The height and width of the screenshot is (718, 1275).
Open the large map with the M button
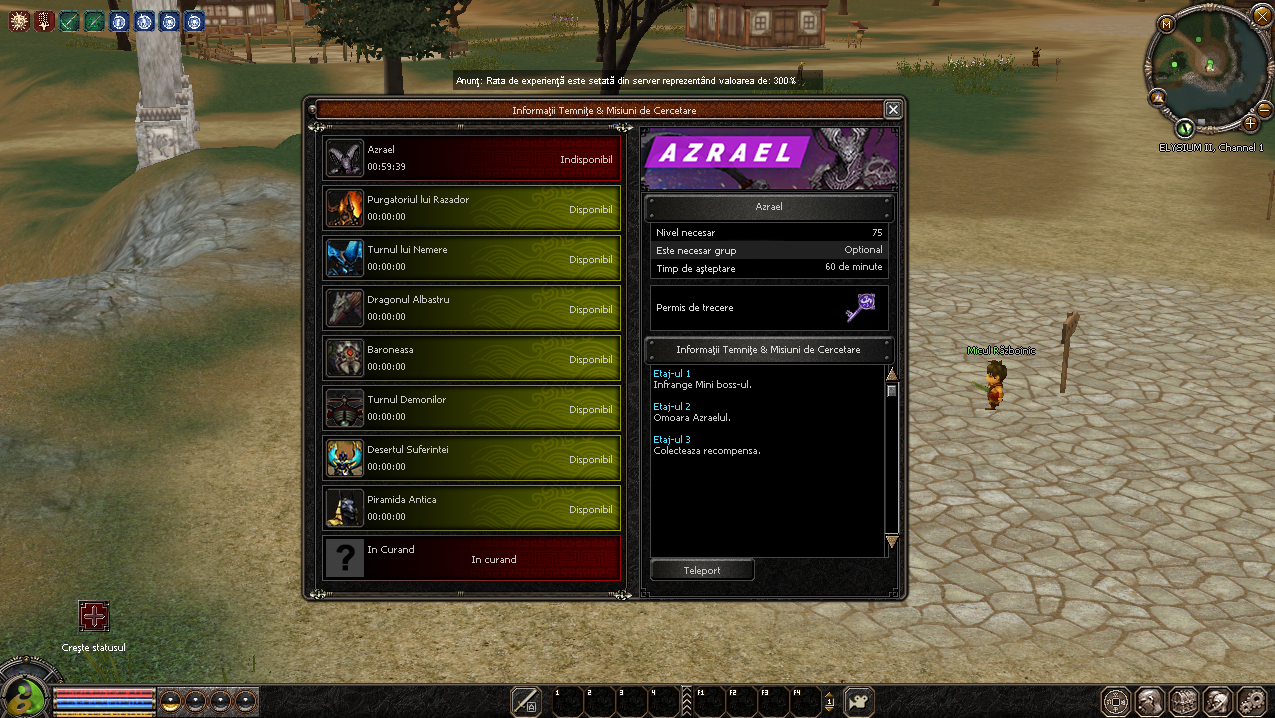[x=1166, y=24]
